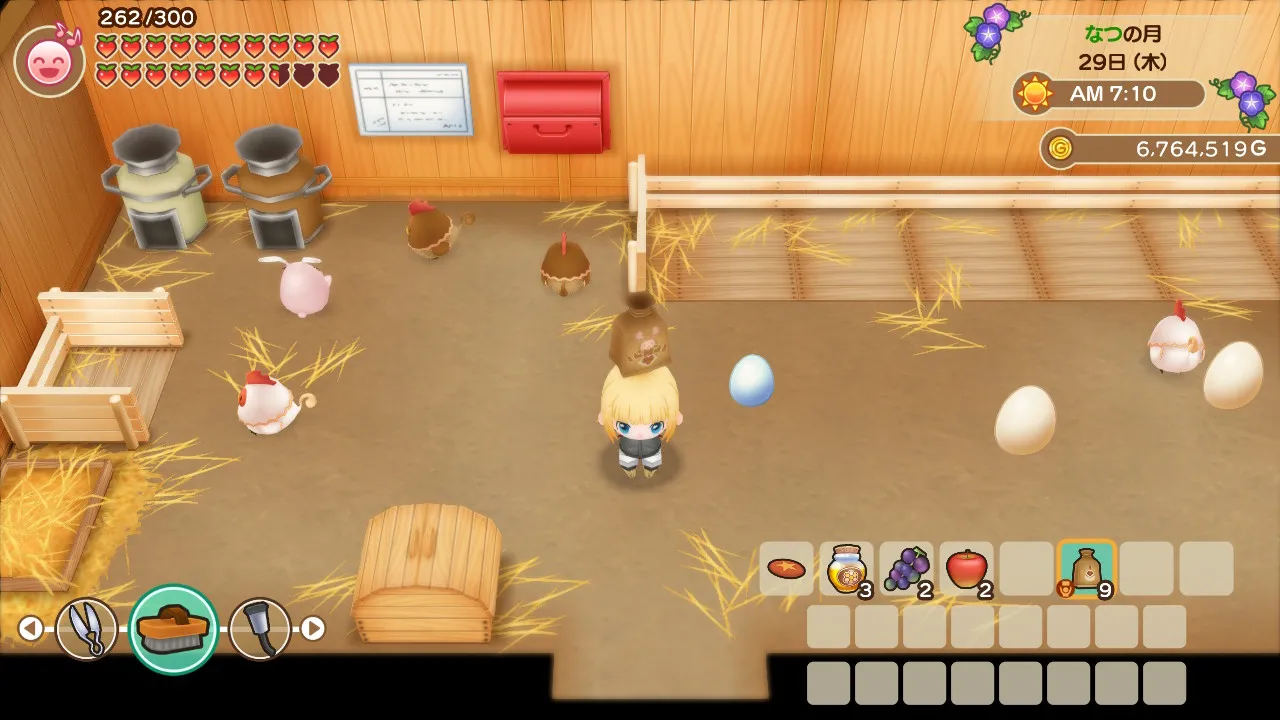Click the gold coin money icon
The image size is (1280, 720).
click(x=1060, y=149)
